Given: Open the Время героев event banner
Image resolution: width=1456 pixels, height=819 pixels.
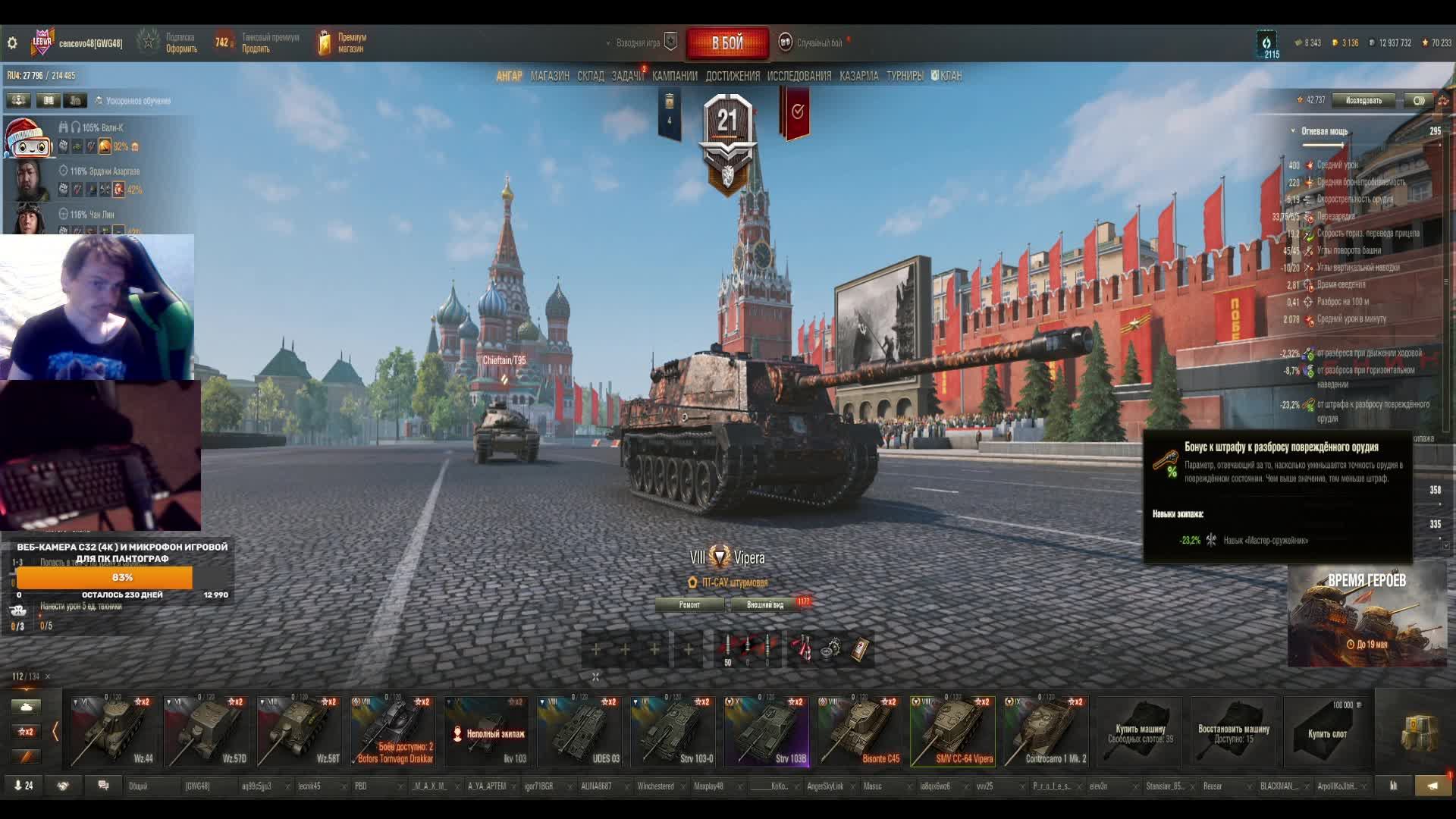Looking at the screenshot, I should click(x=1367, y=614).
